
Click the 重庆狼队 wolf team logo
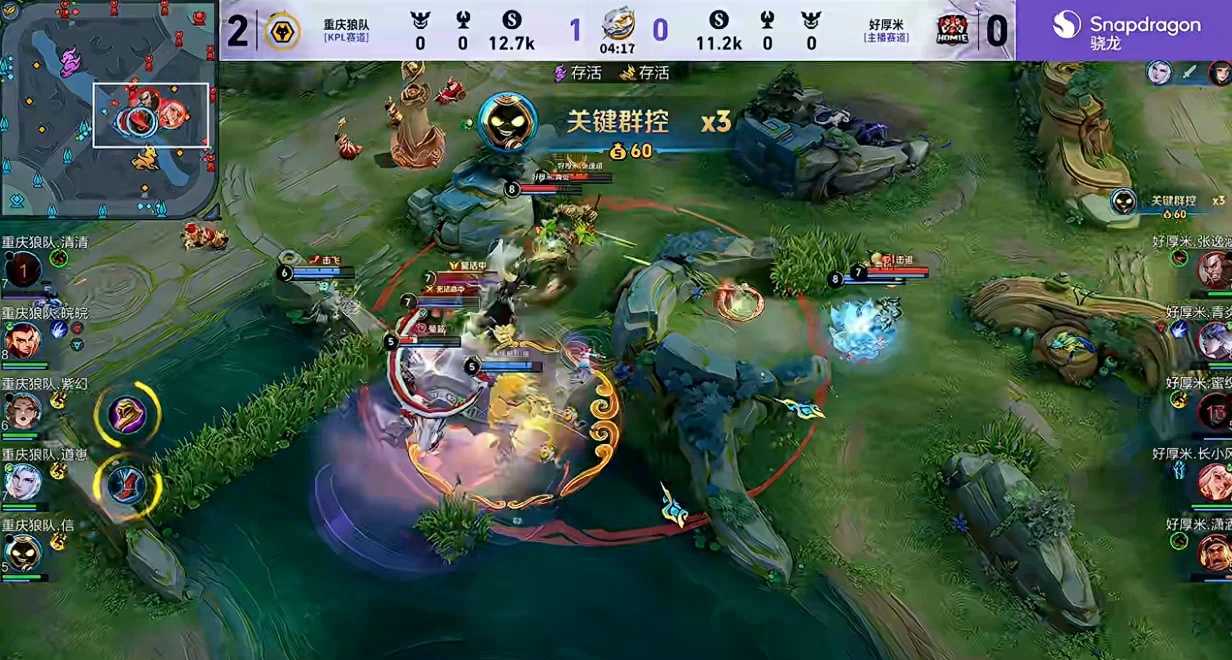(x=282, y=31)
